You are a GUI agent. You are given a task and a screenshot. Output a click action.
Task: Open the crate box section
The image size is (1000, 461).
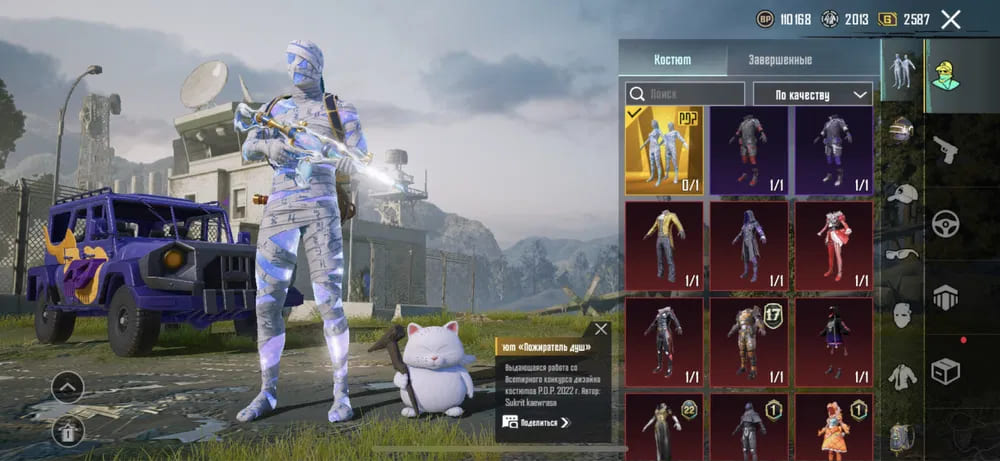coord(945,370)
